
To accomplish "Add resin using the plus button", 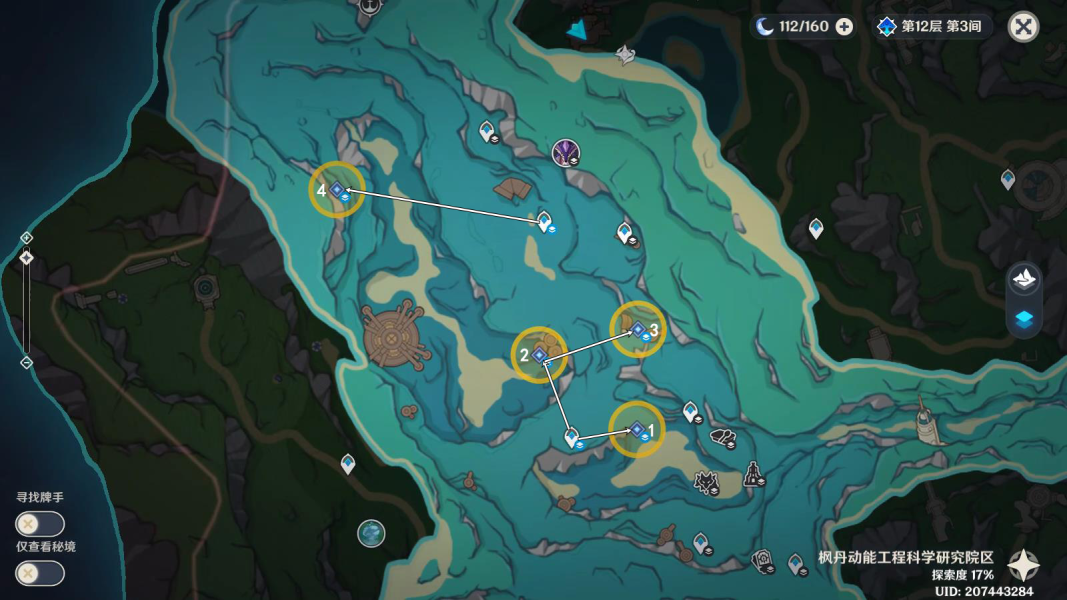I will pyautogui.click(x=844, y=27).
